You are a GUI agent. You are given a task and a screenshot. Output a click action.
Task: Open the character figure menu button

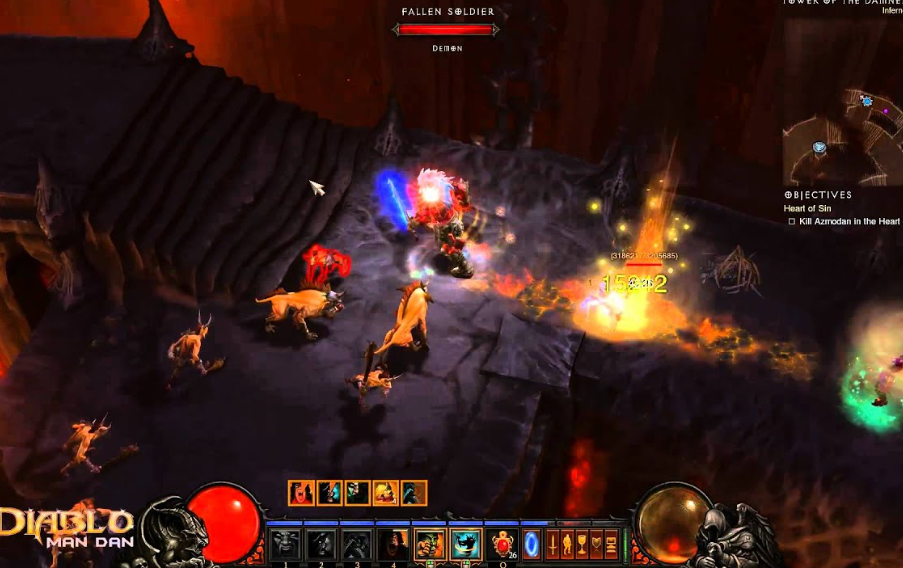(x=567, y=545)
